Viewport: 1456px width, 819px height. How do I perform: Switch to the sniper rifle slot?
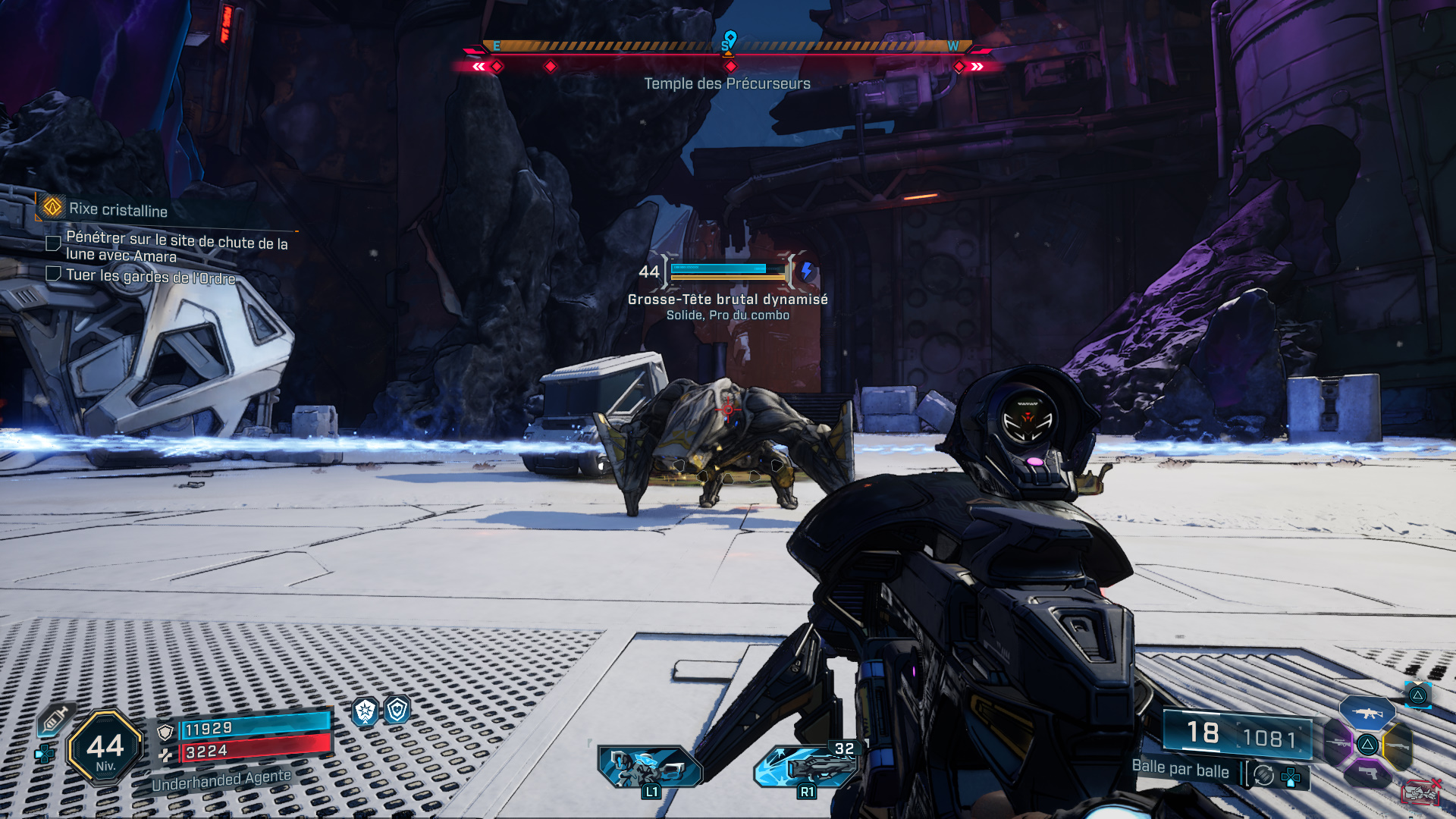[1338, 745]
